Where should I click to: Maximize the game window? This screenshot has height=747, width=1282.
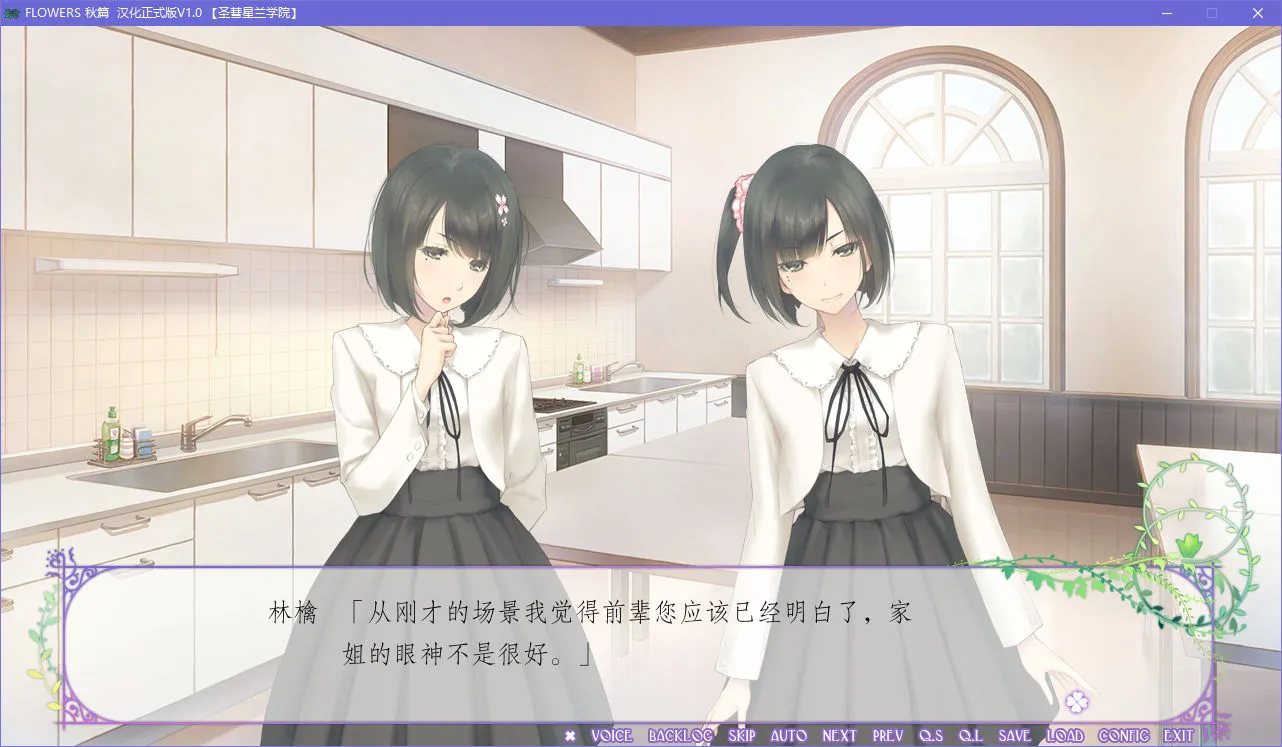1211,13
